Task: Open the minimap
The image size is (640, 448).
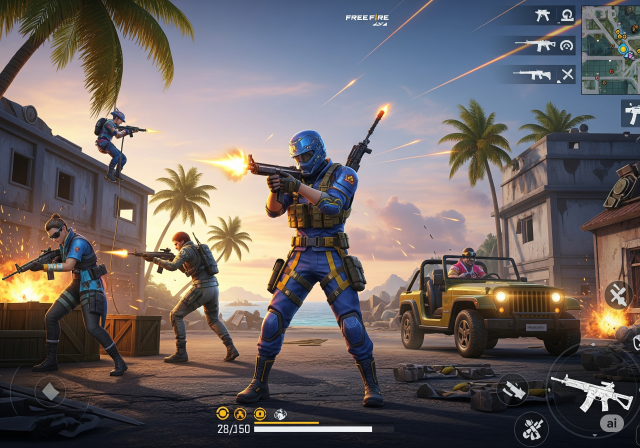Action: [610, 44]
